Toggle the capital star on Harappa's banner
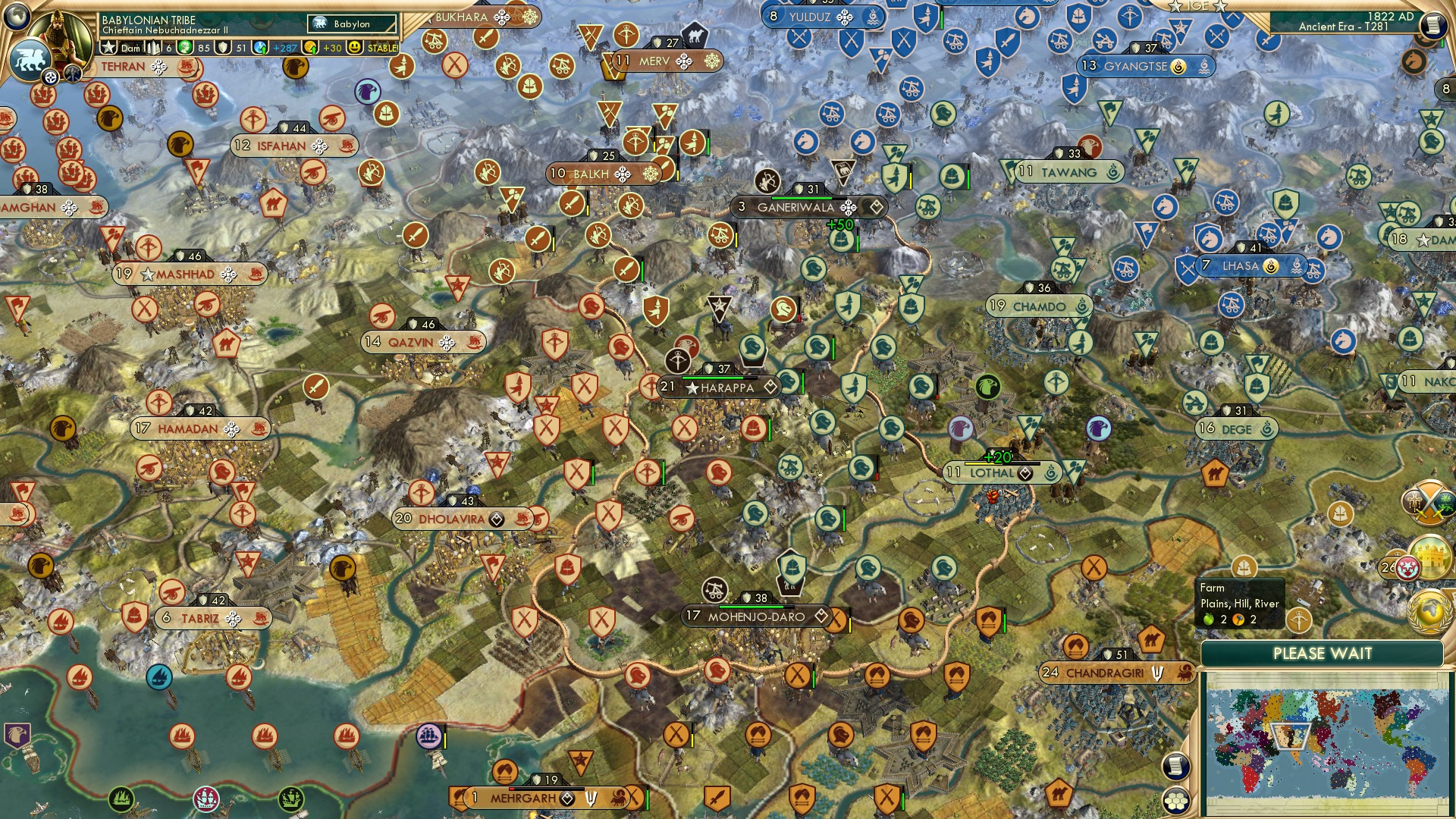The height and width of the screenshot is (819, 1456). tap(693, 387)
